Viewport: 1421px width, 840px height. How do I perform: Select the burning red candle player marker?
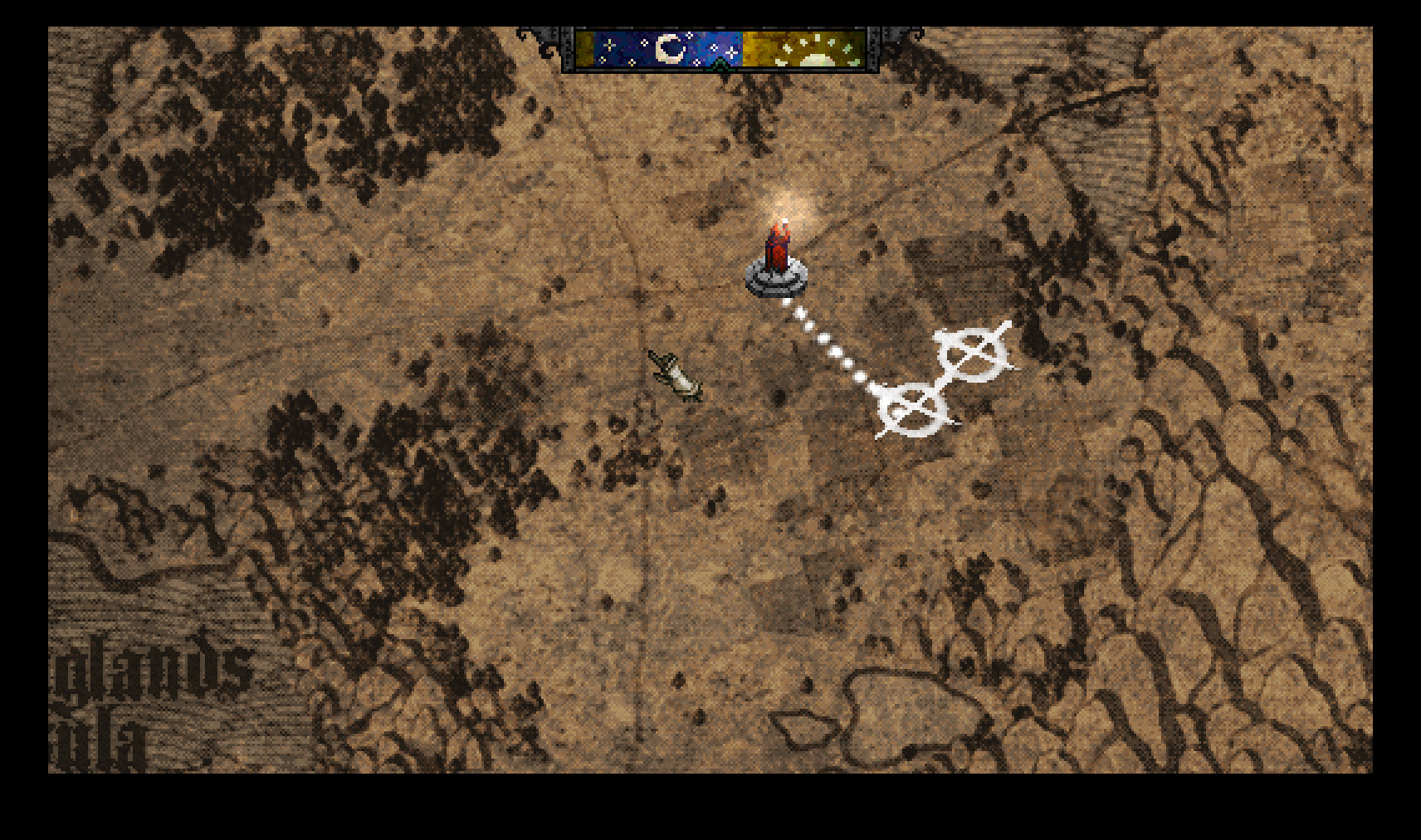(x=779, y=249)
